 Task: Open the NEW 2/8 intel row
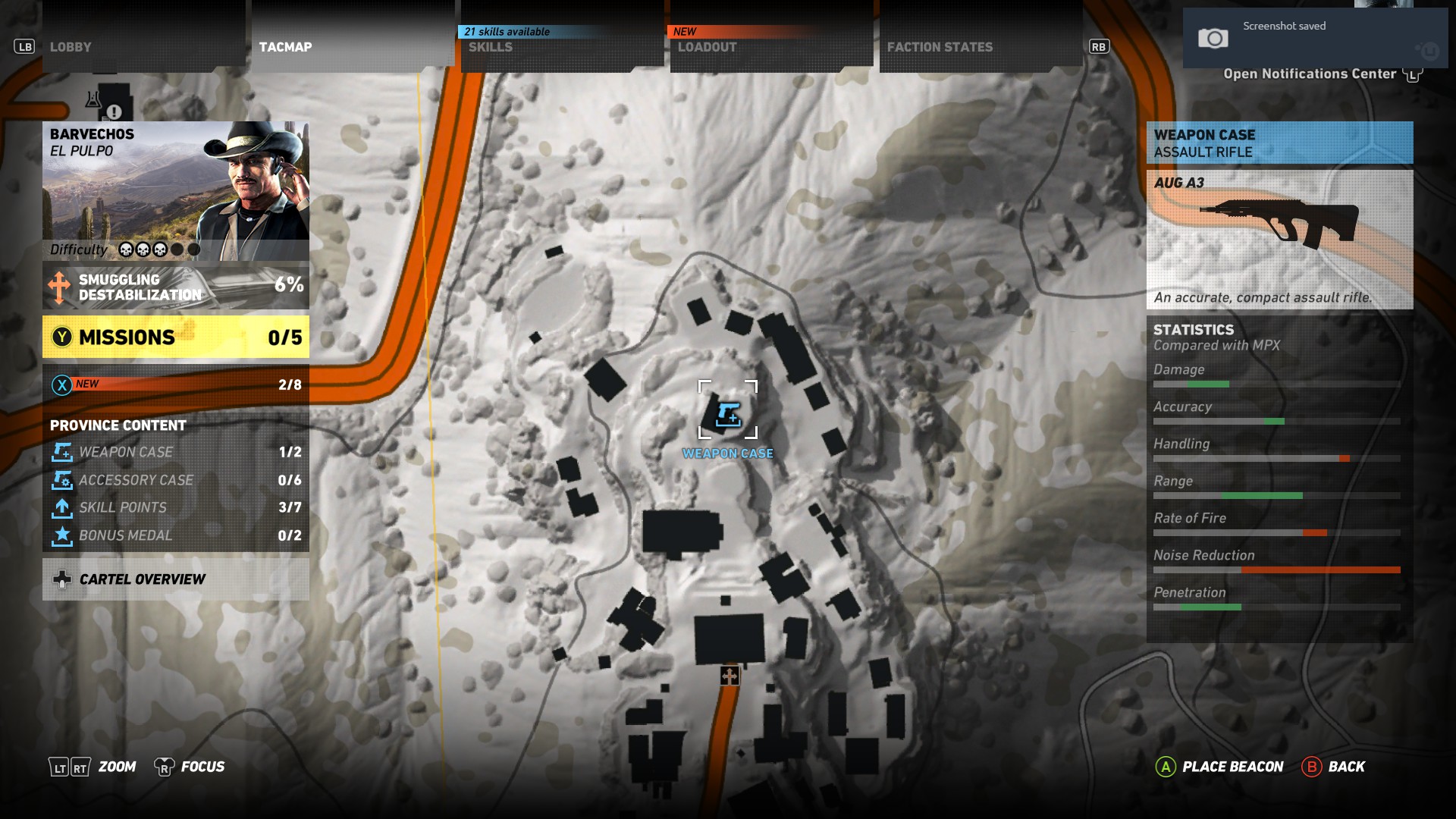[x=176, y=384]
